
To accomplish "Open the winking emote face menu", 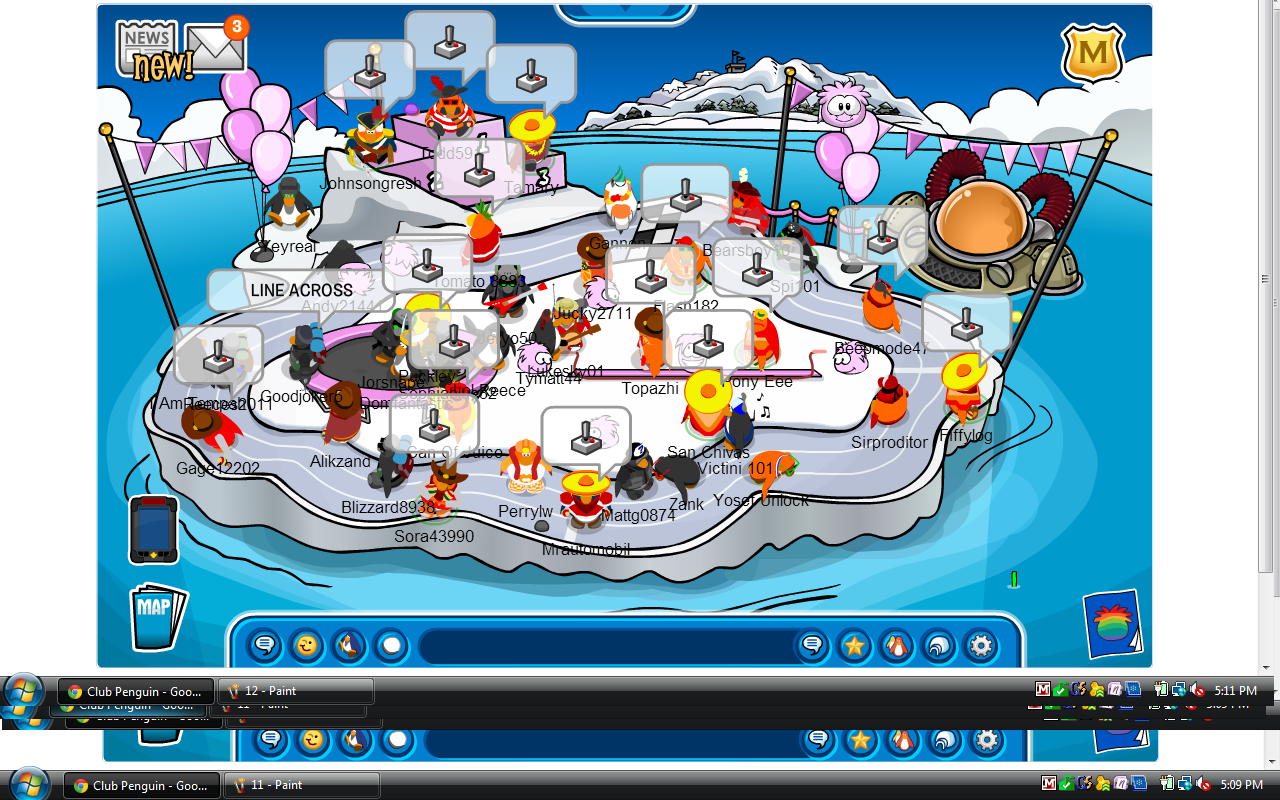I will pyautogui.click(x=307, y=646).
